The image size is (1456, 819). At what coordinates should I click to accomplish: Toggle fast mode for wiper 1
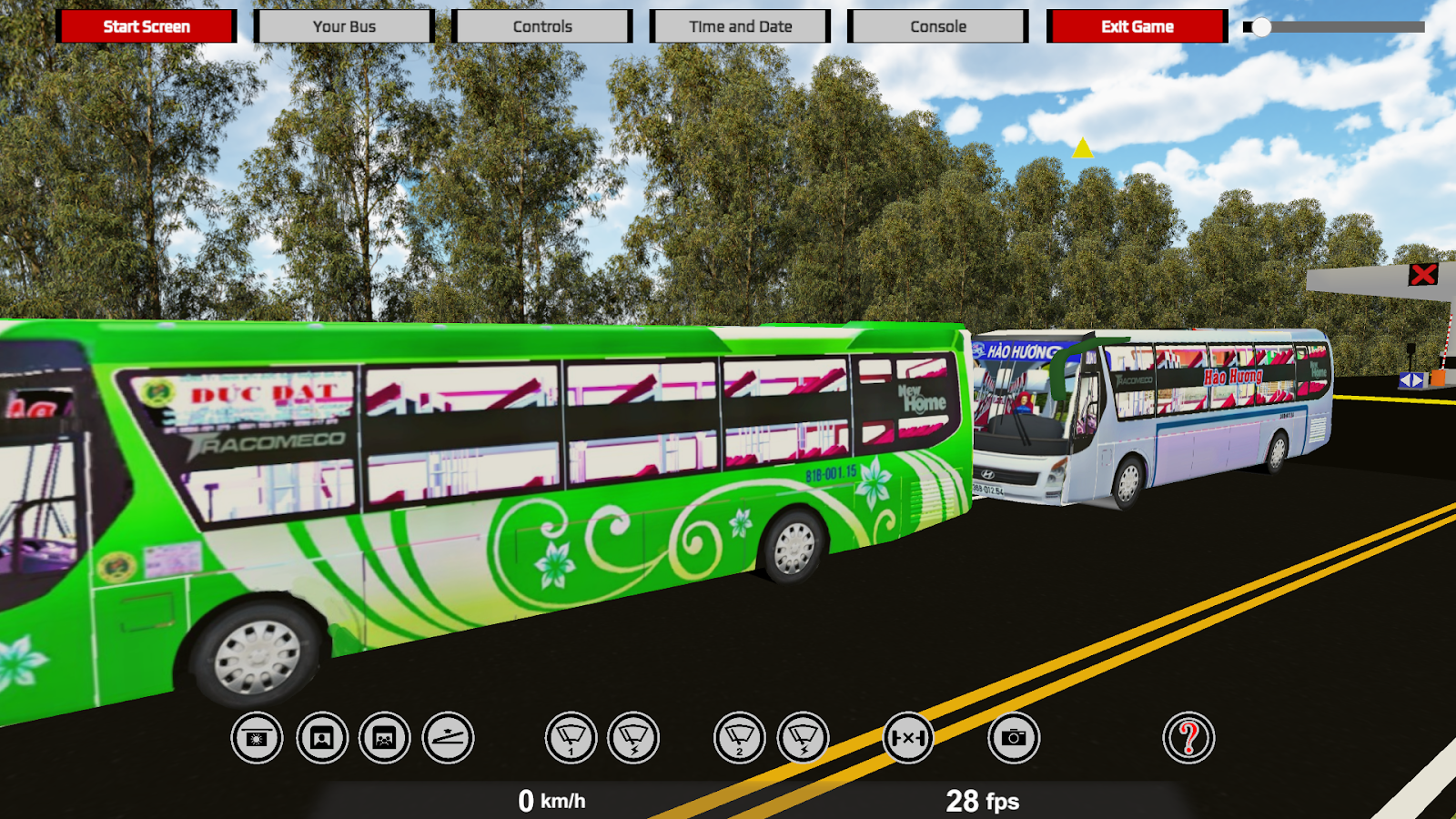pos(635,738)
